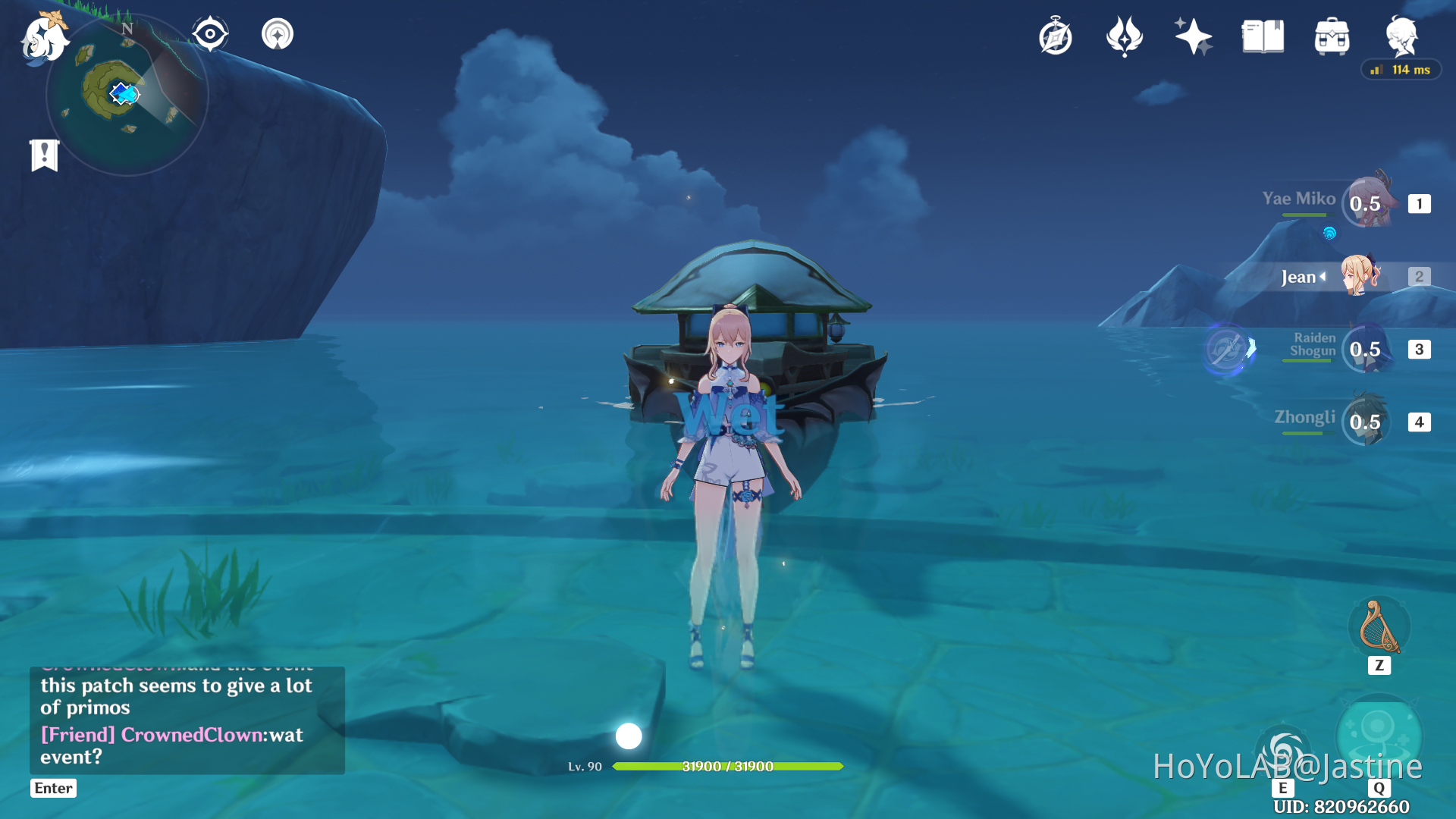Select the network latency indicator
This screenshot has height=819, width=1456.
[x=1400, y=70]
